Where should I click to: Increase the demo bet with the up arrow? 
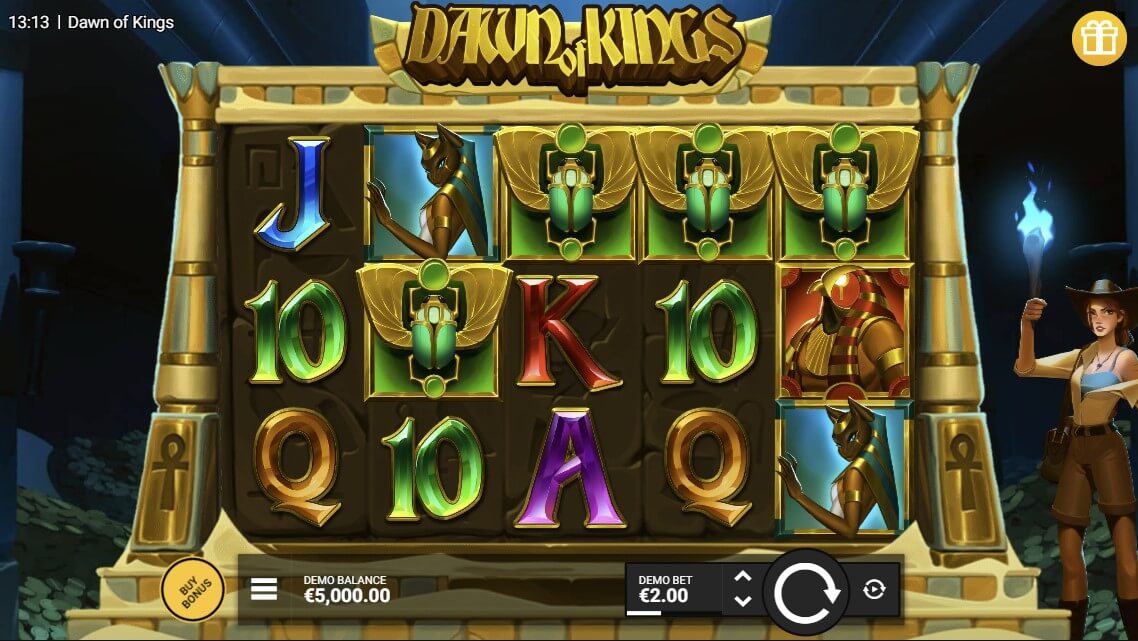click(x=742, y=577)
